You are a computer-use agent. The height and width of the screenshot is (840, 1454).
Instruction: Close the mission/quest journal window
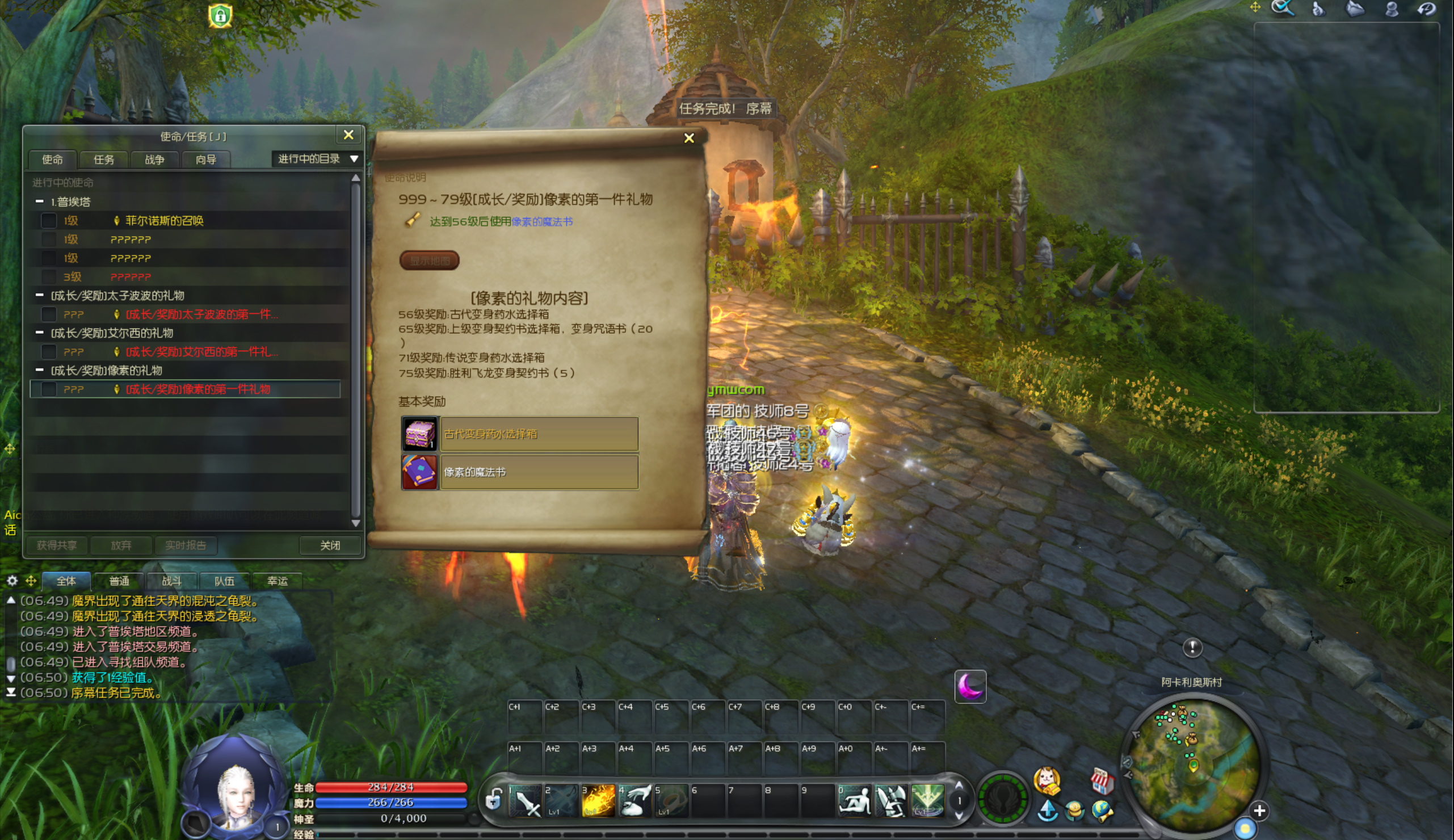coord(348,135)
